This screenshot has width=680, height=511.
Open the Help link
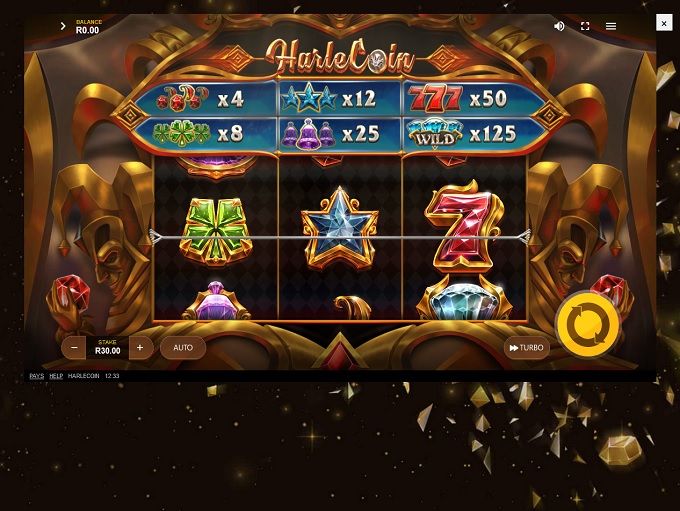pos(56,376)
